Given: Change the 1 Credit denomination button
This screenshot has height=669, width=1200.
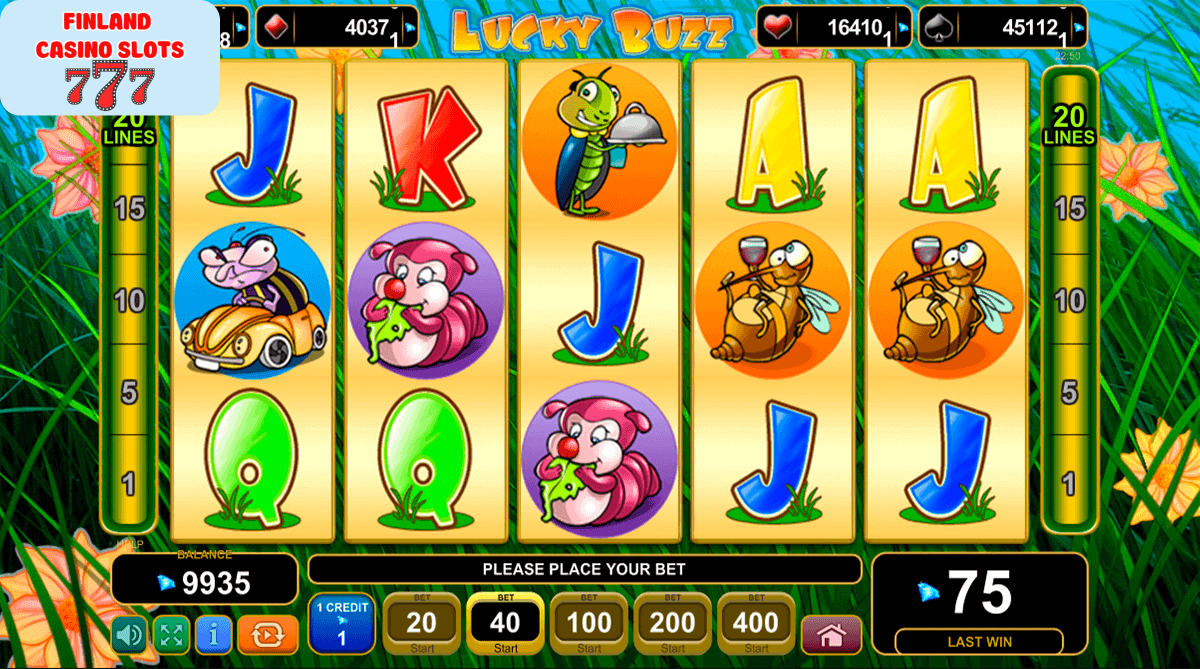Looking at the screenshot, I should 341,625.
